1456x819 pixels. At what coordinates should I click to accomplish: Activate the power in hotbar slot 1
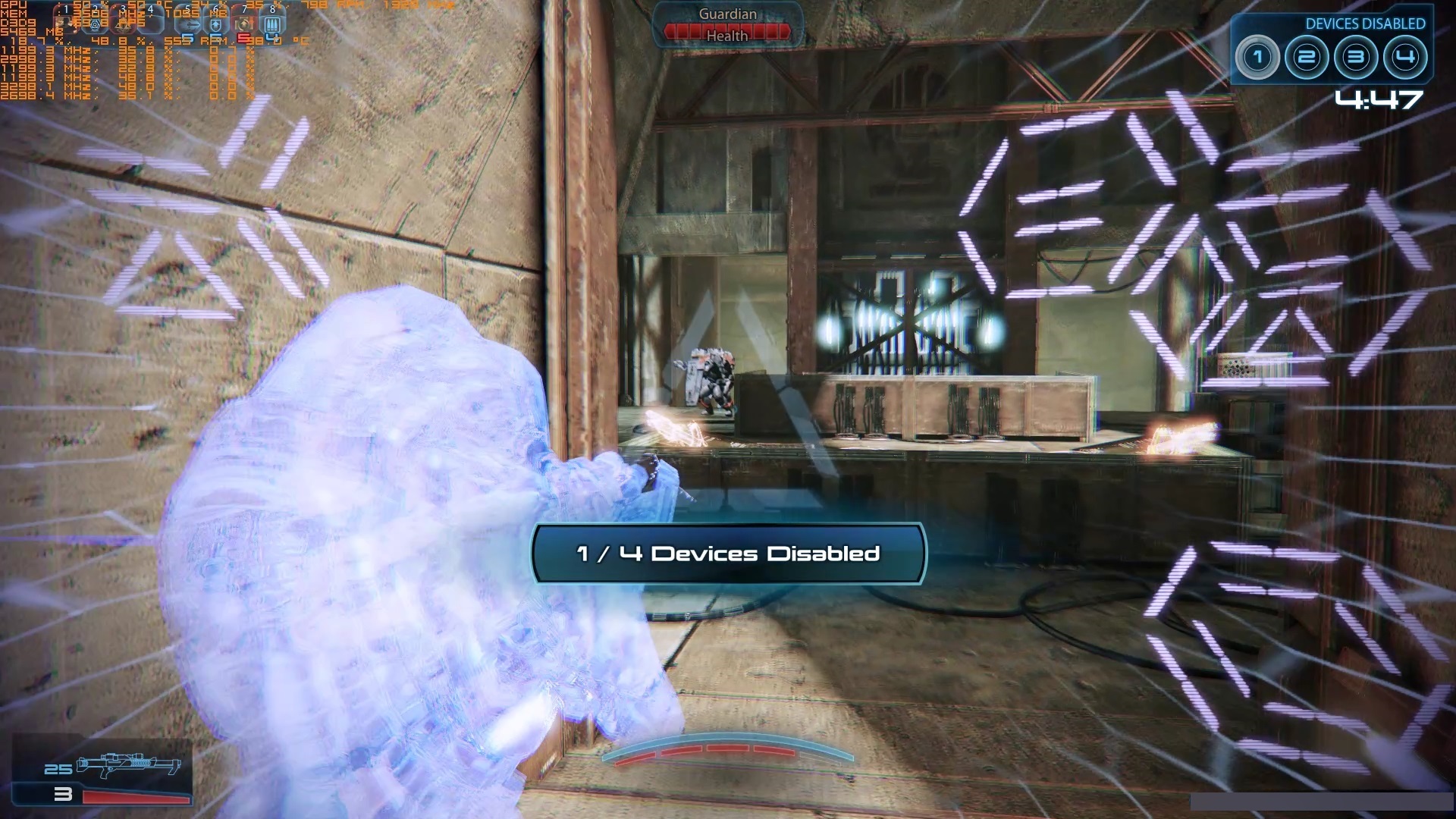point(65,24)
